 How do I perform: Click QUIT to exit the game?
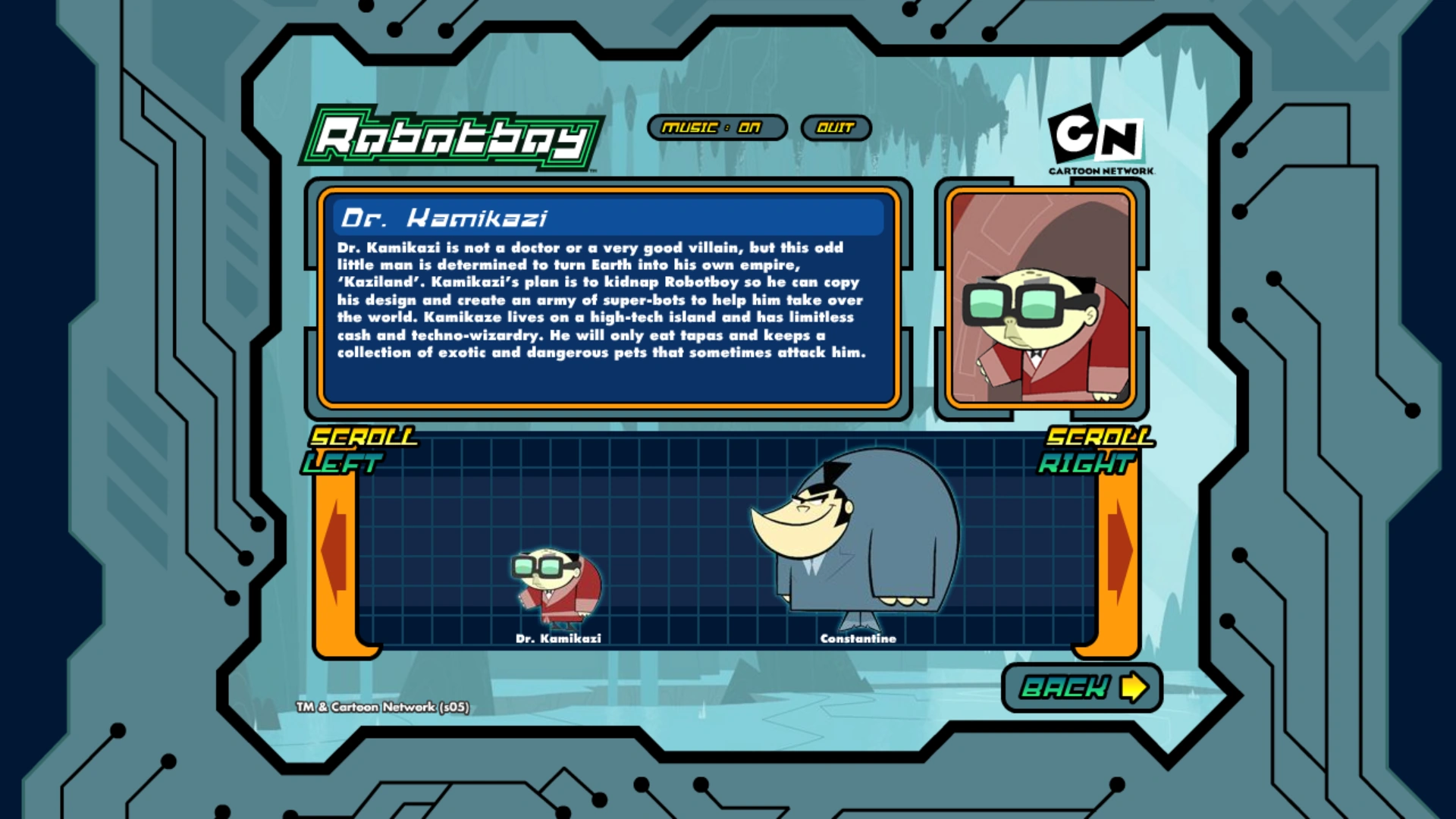click(836, 127)
